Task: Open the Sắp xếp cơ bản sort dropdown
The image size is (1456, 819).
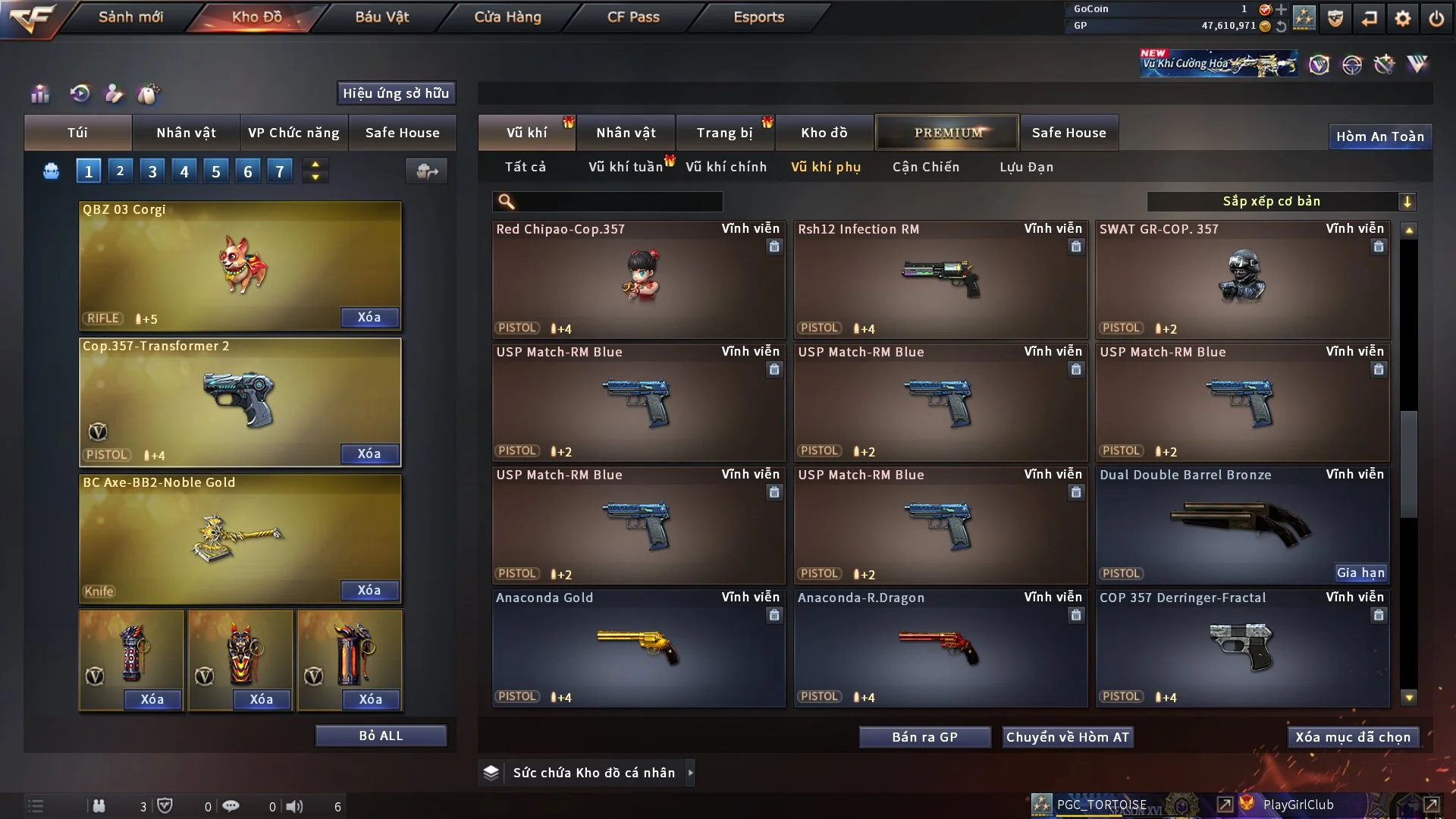Action: (x=1281, y=201)
